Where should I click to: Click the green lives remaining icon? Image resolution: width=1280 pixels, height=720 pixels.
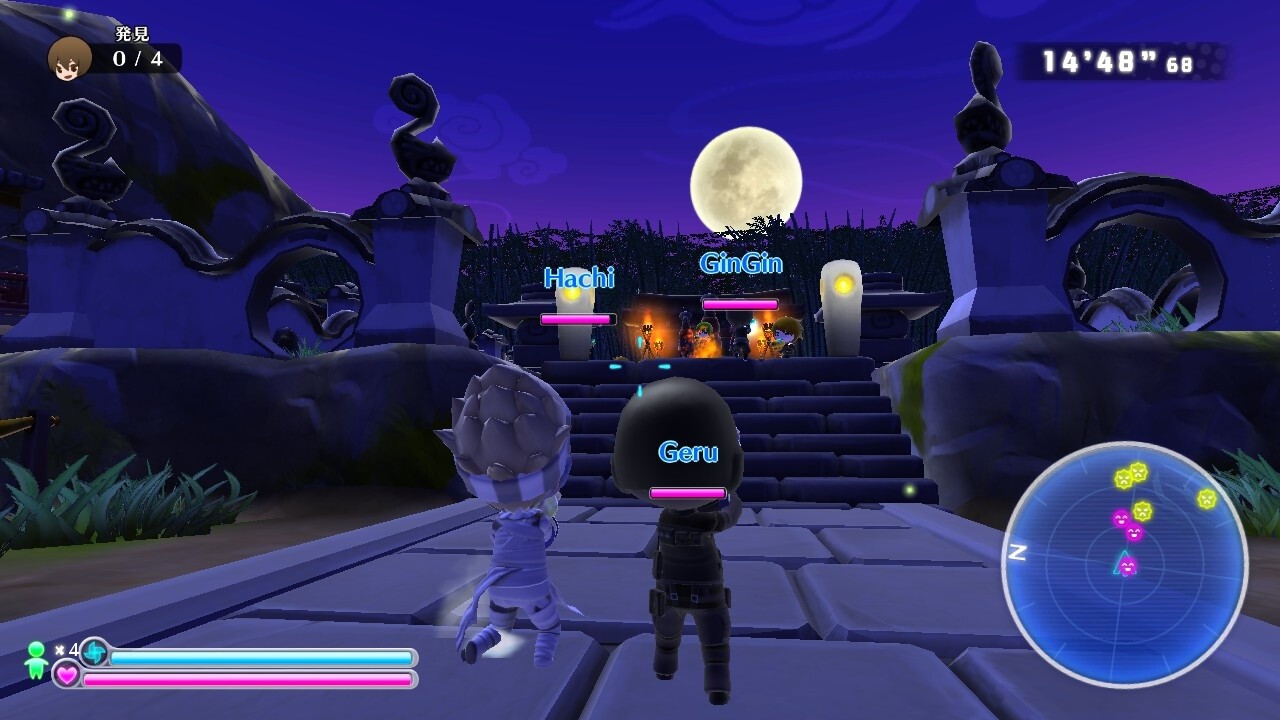pos(36,660)
